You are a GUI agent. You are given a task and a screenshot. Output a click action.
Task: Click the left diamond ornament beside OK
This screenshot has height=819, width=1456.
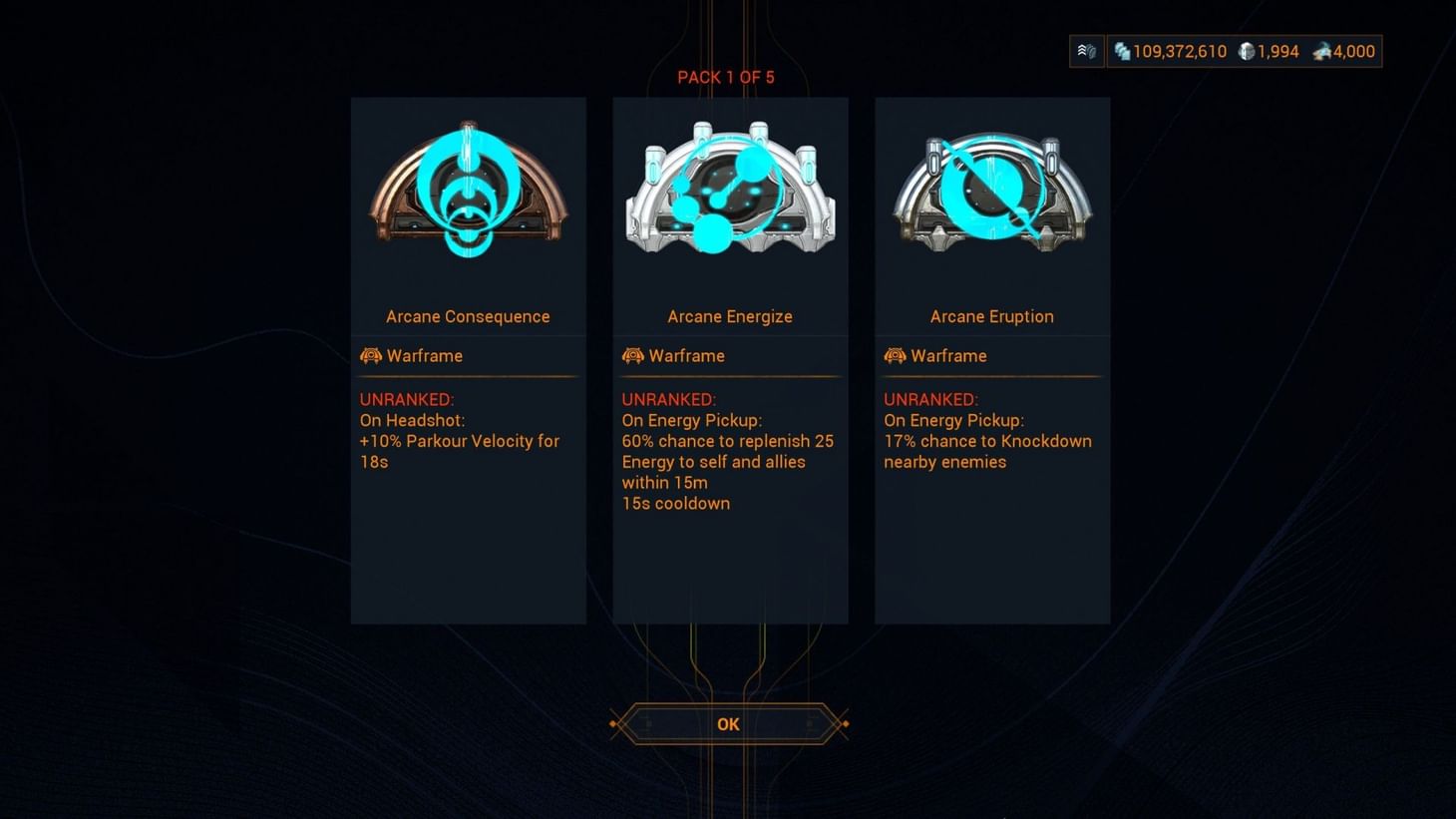[x=611, y=723]
